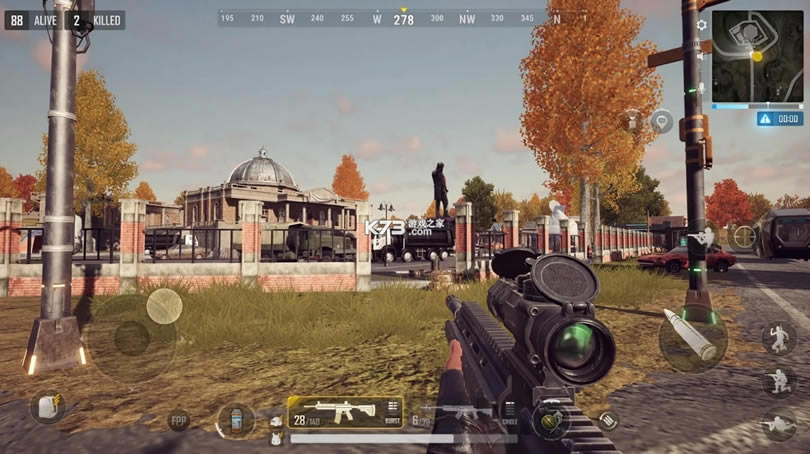Switch camera with the FPP button
The height and width of the screenshot is (454, 810).
coord(178,421)
